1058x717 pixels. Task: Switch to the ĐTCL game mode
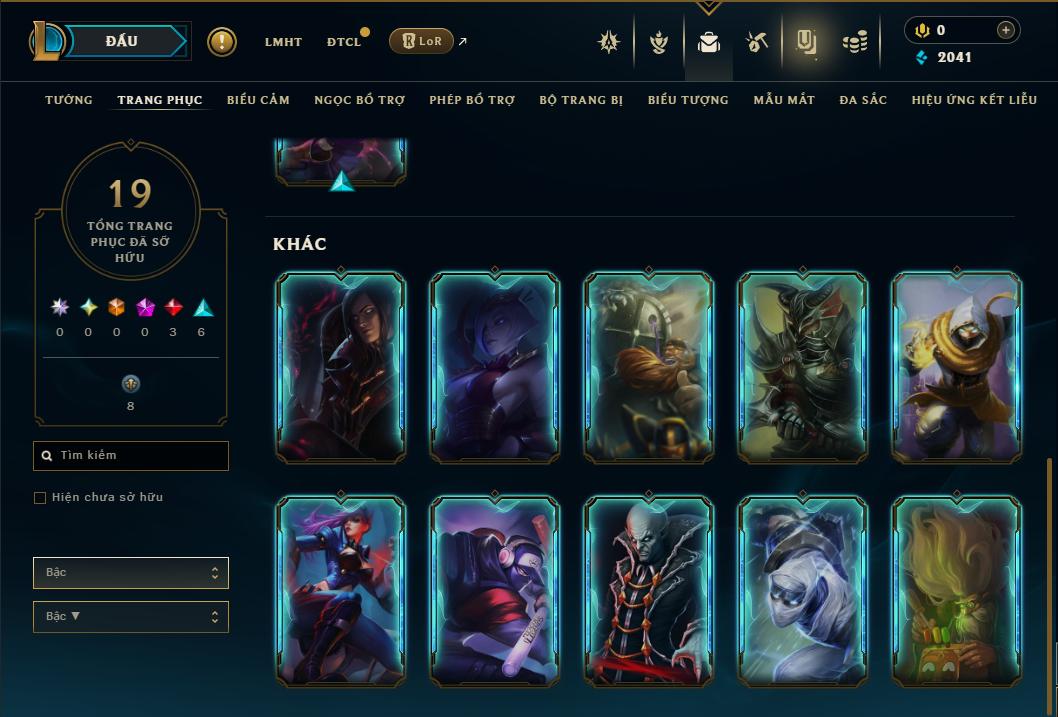(x=344, y=42)
